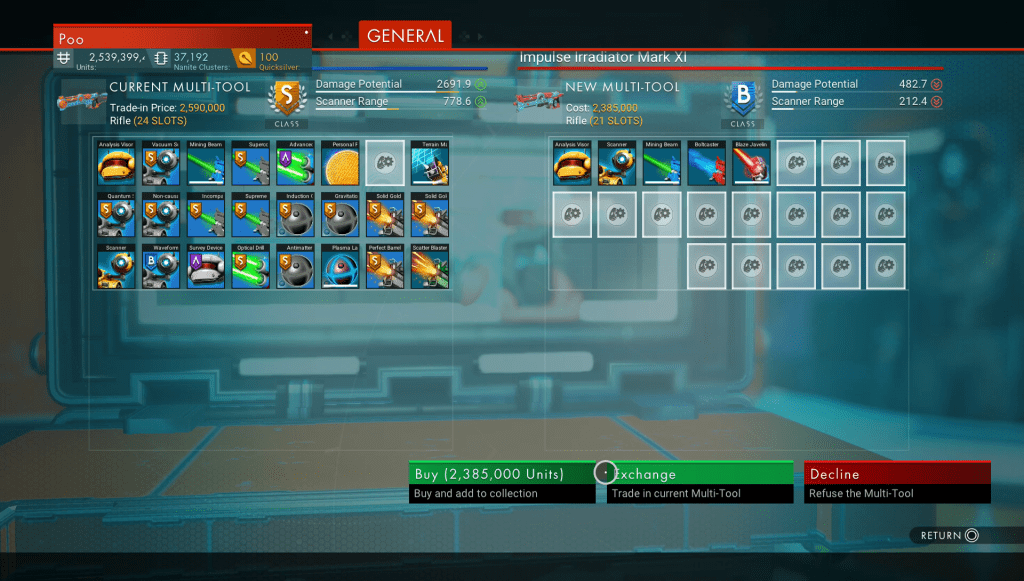This screenshot has width=1024, height=581.
Task: Select the Antimatter S-class upgrade slot
Action: (295, 266)
